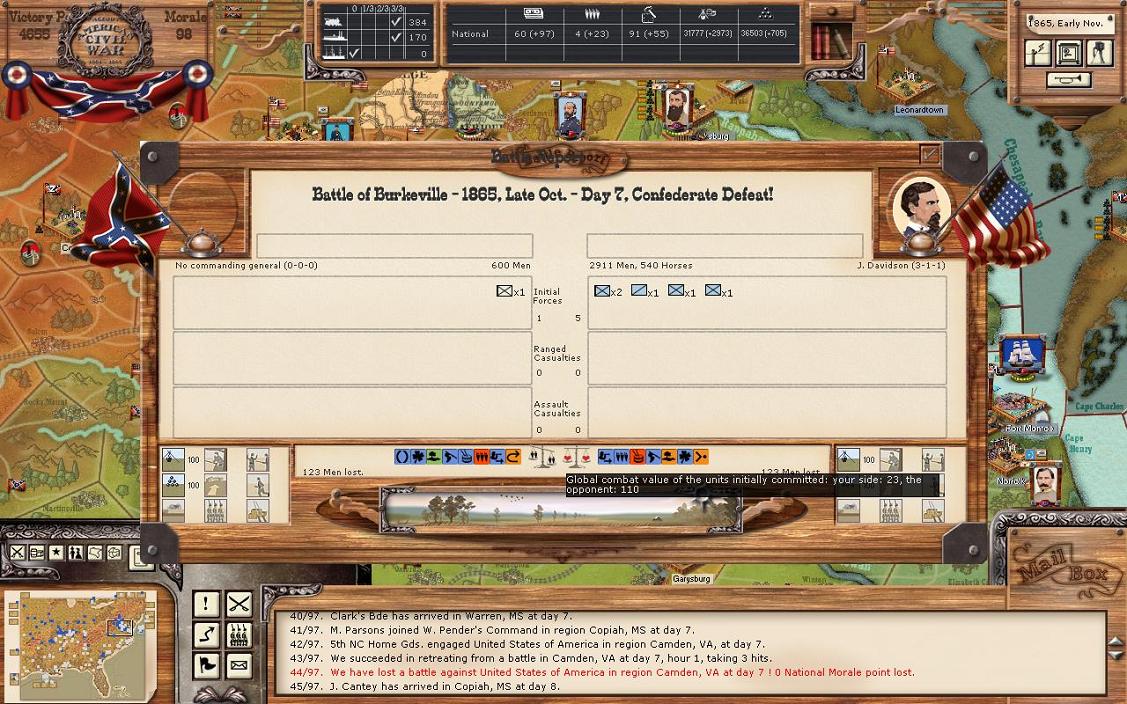Open the telegraph pole orders button
The height and width of the screenshot is (704, 1127).
click(1040, 52)
